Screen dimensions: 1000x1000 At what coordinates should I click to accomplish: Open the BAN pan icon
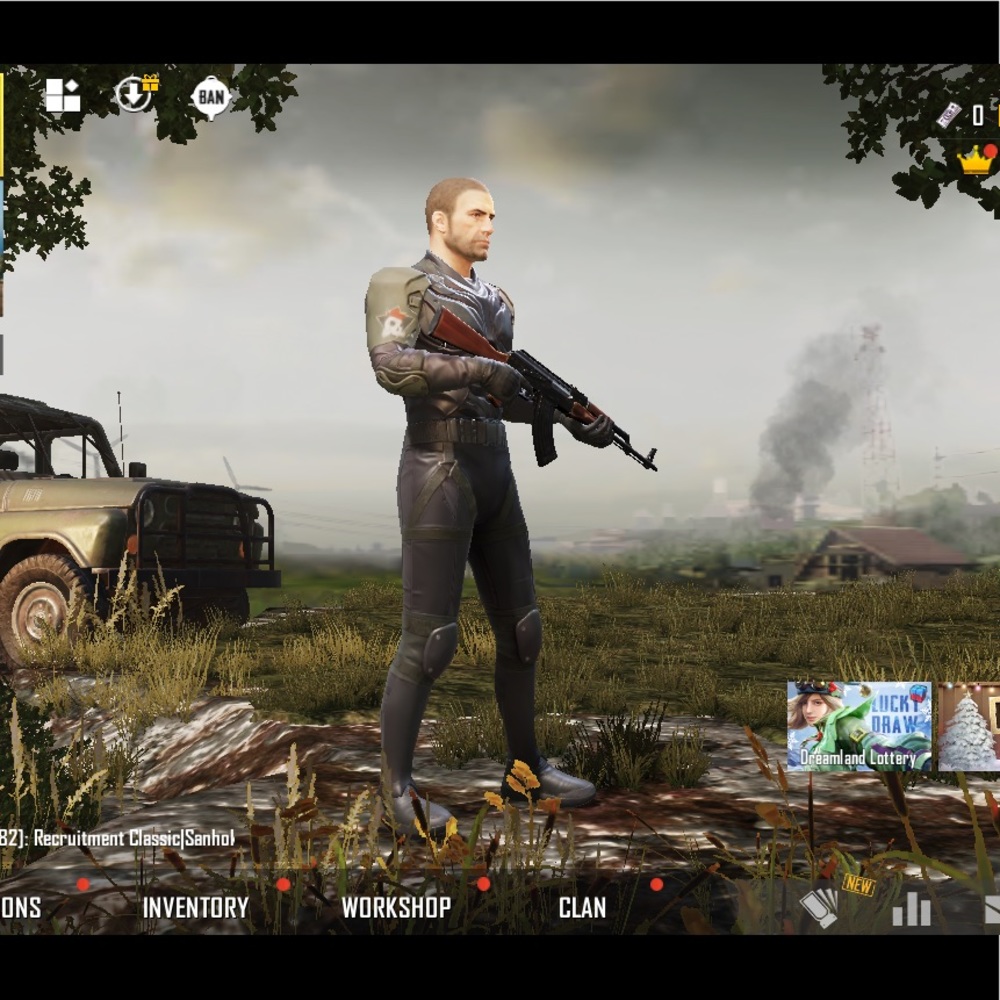click(x=211, y=97)
